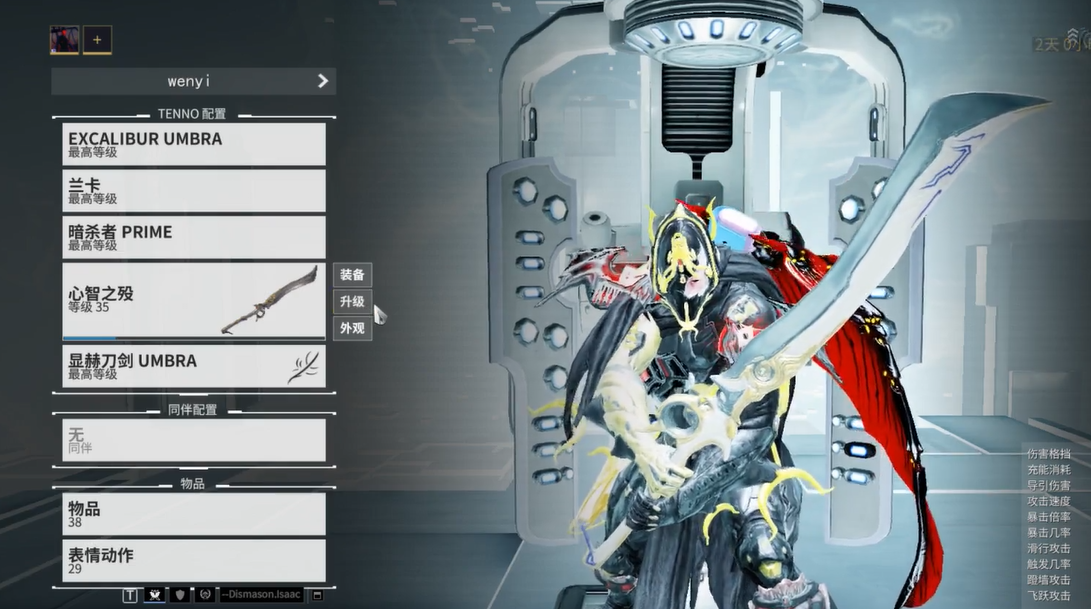The height and width of the screenshot is (609, 1091).
Task: Choose the 暗杀者 PRIME secondary slot
Action: (193, 237)
